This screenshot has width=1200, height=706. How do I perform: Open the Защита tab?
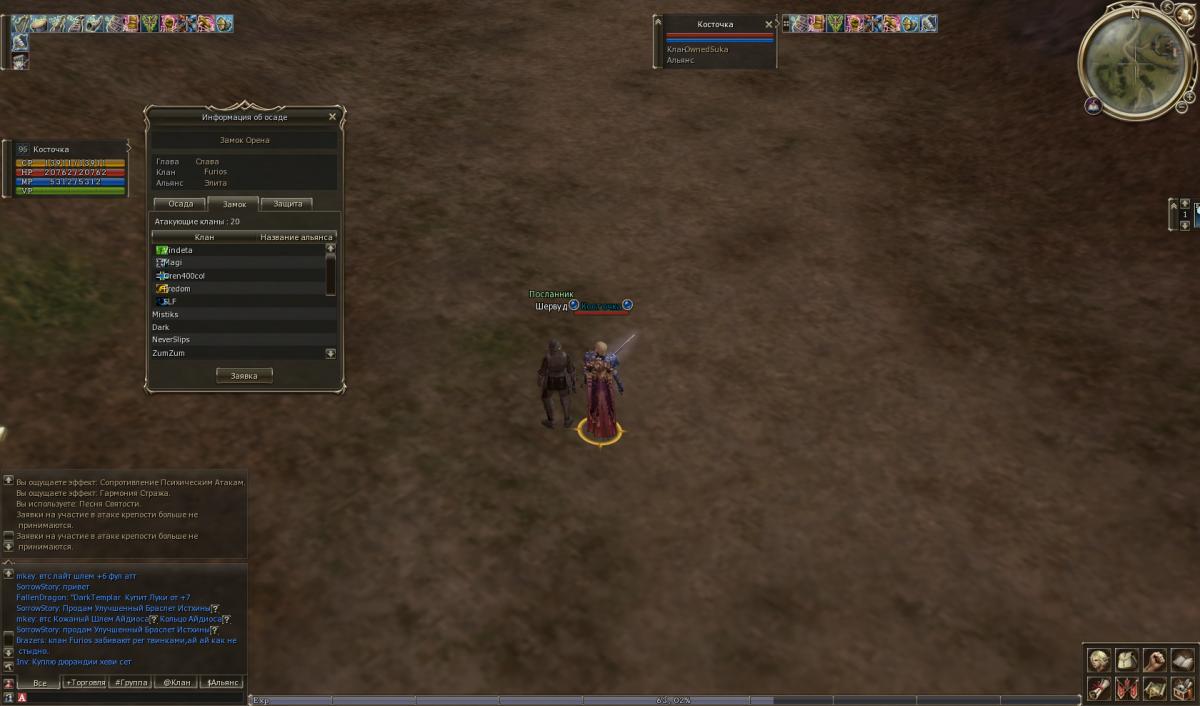point(287,204)
